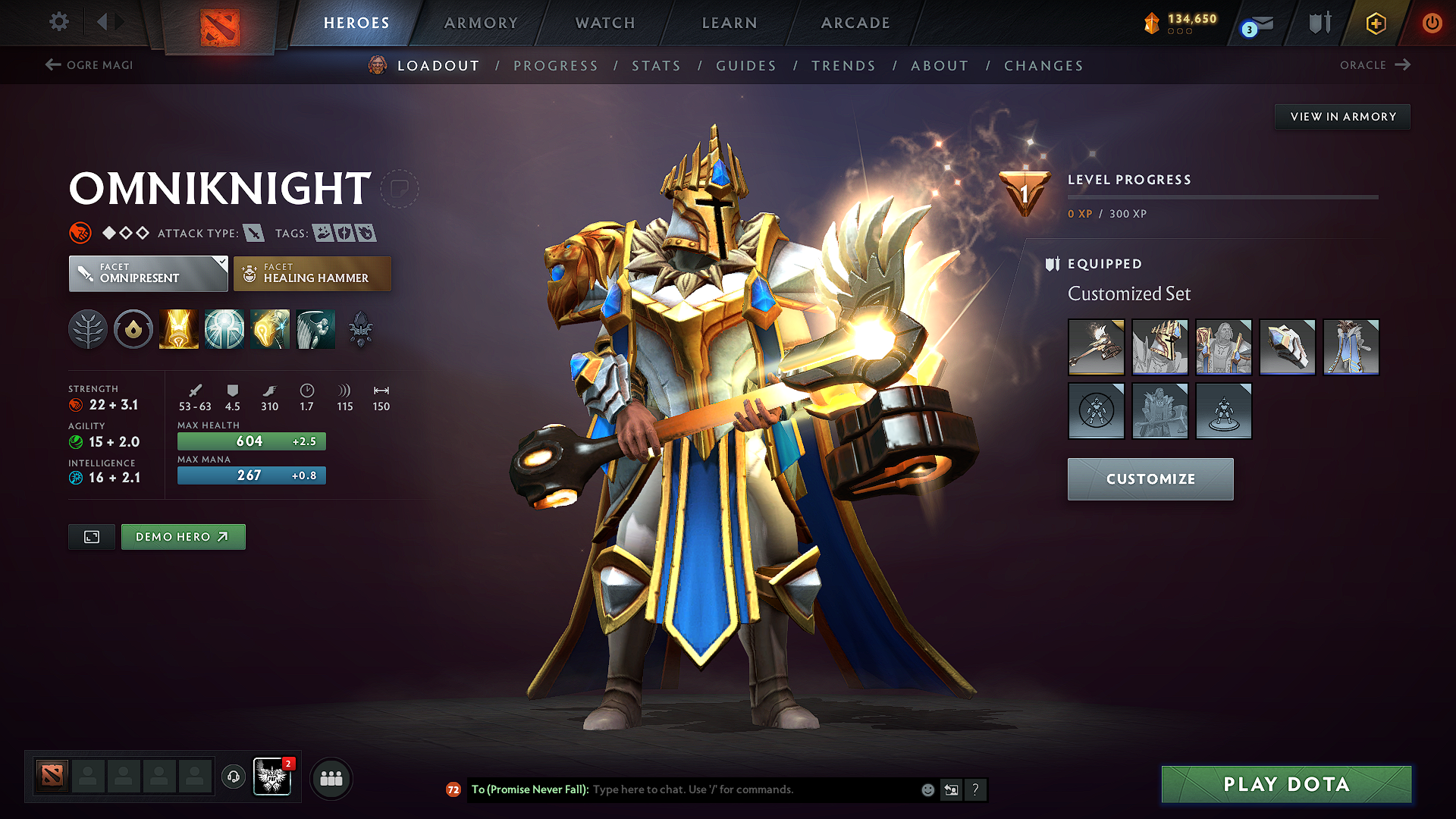Open the Hammer of Purity ability icon

coord(270,328)
